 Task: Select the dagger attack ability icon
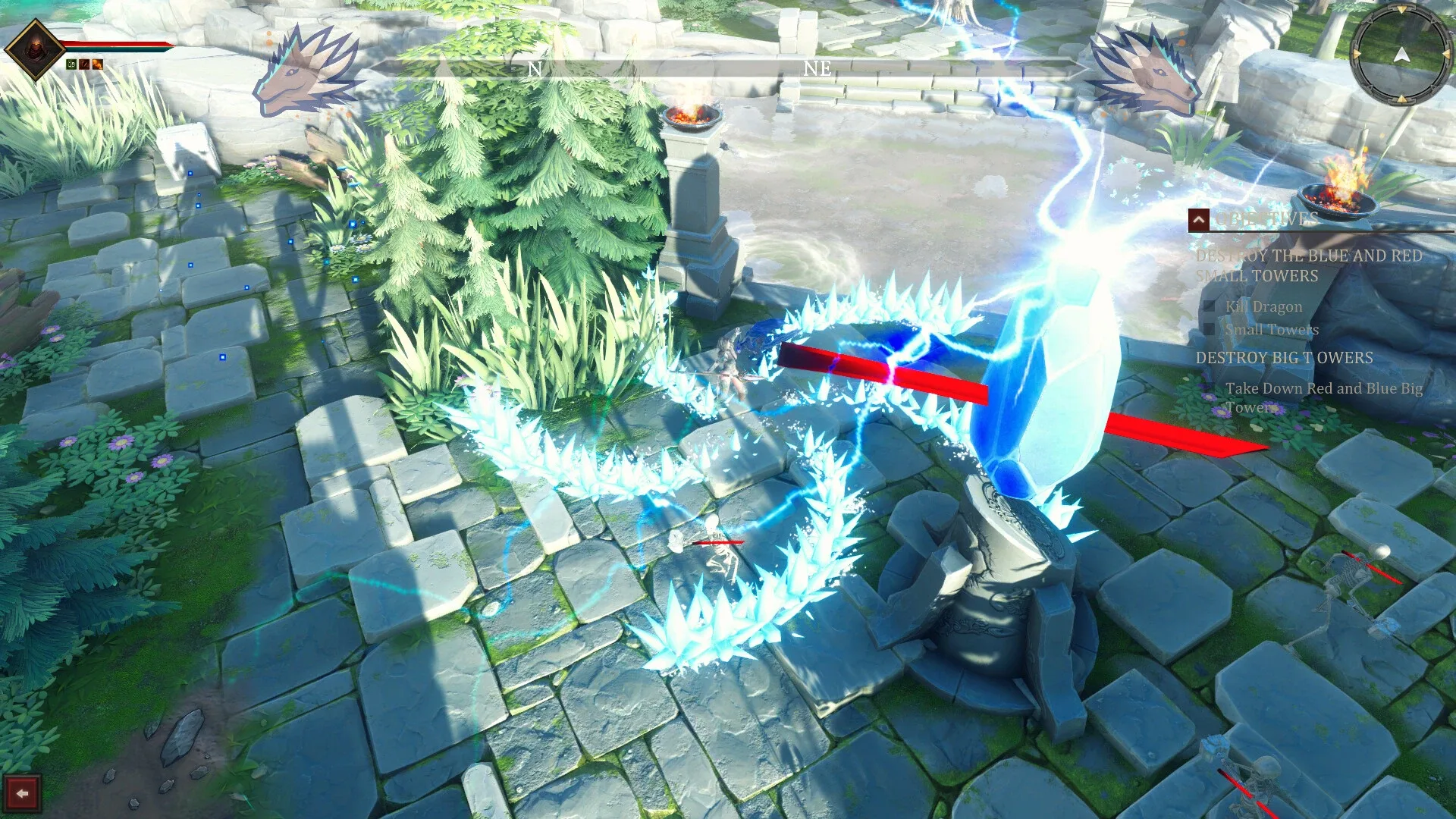(x=84, y=64)
